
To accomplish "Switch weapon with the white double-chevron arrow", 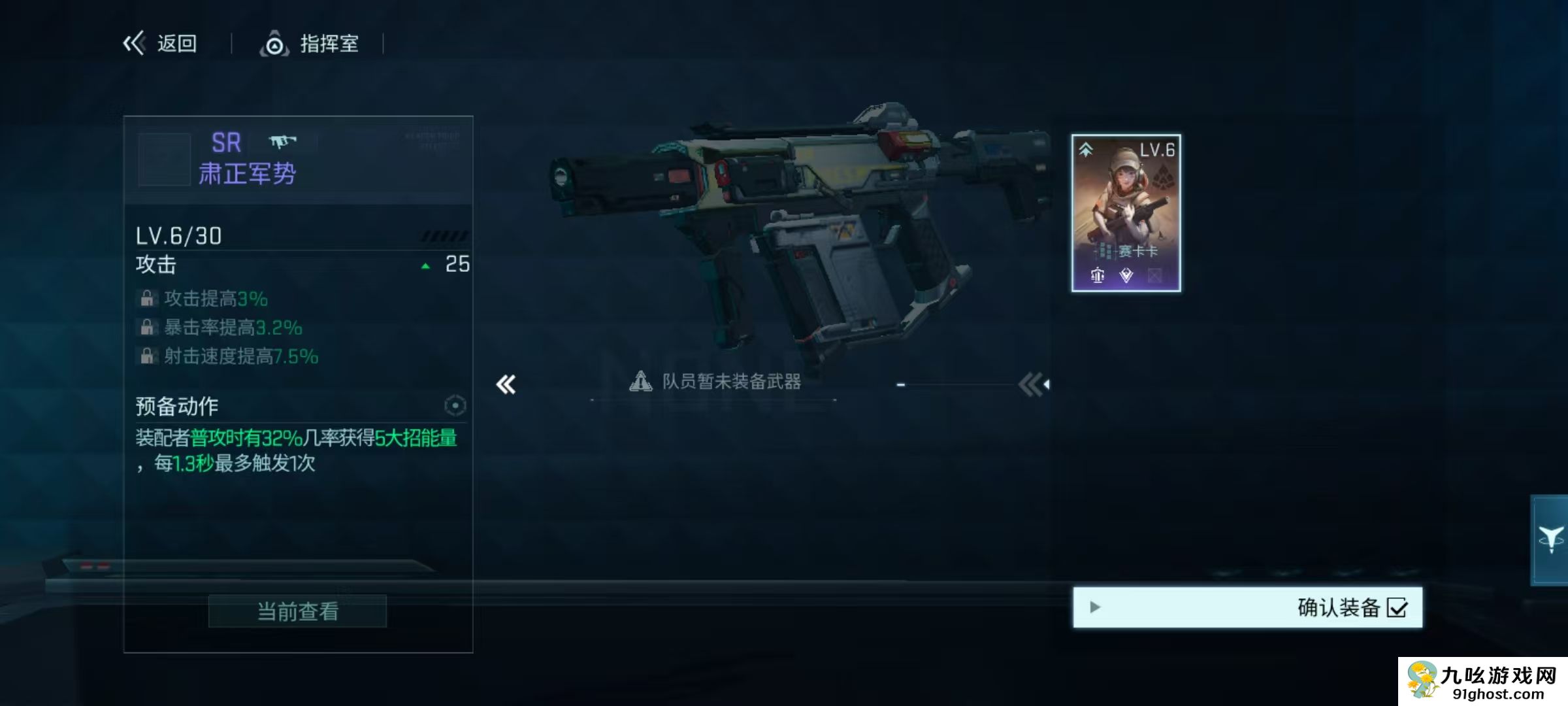I will (x=506, y=384).
